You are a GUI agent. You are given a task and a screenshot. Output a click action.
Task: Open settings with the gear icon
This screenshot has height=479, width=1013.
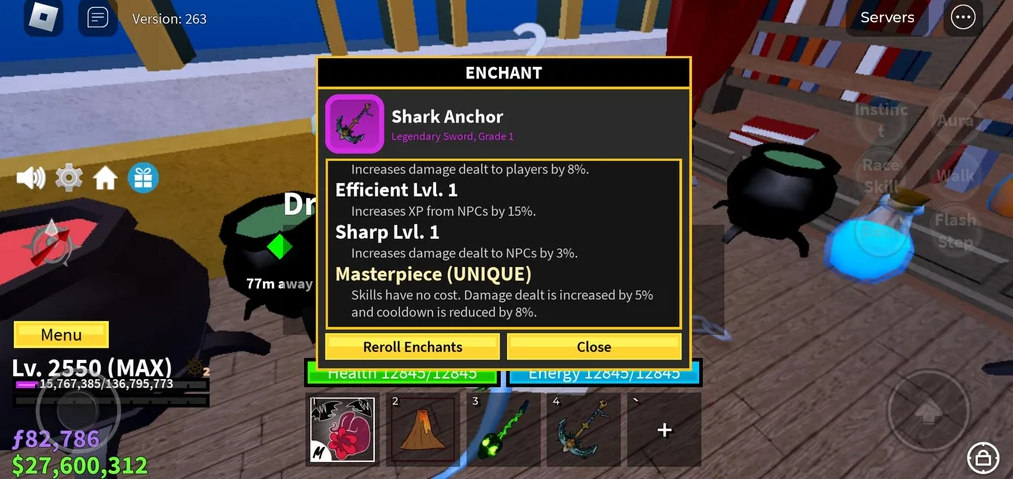point(68,178)
